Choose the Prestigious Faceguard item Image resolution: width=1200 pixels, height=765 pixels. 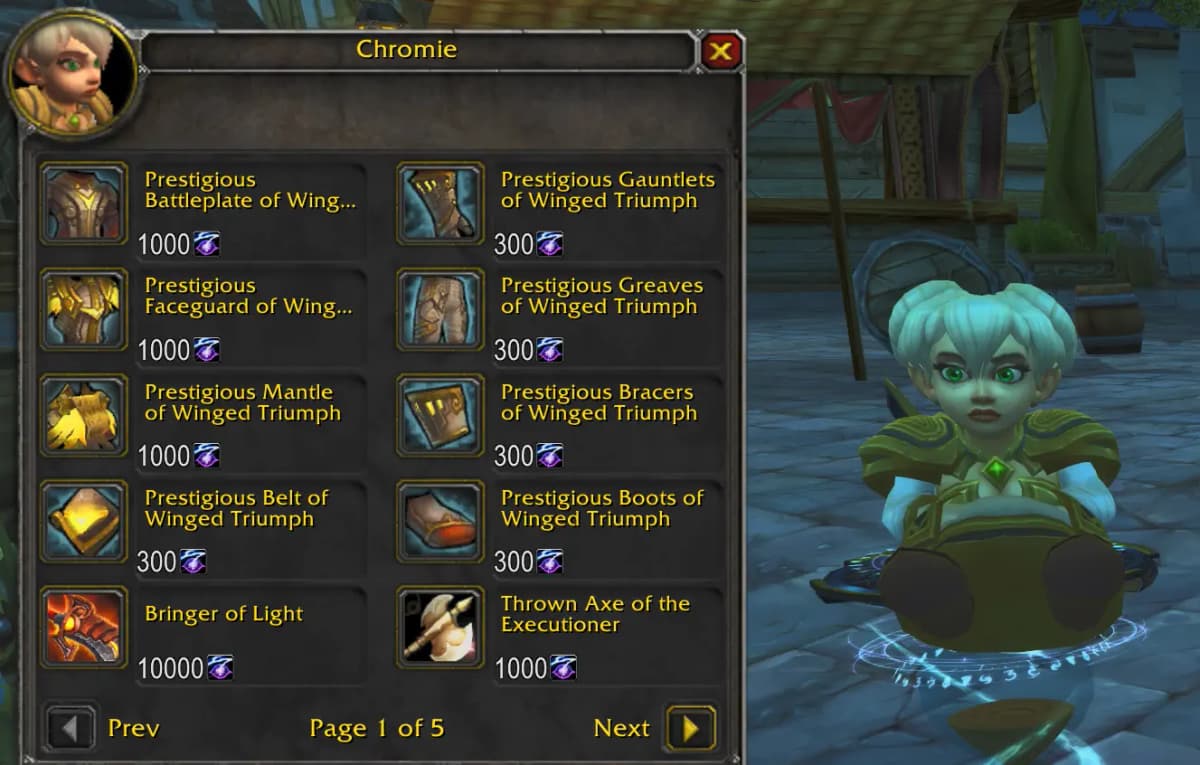coord(84,310)
